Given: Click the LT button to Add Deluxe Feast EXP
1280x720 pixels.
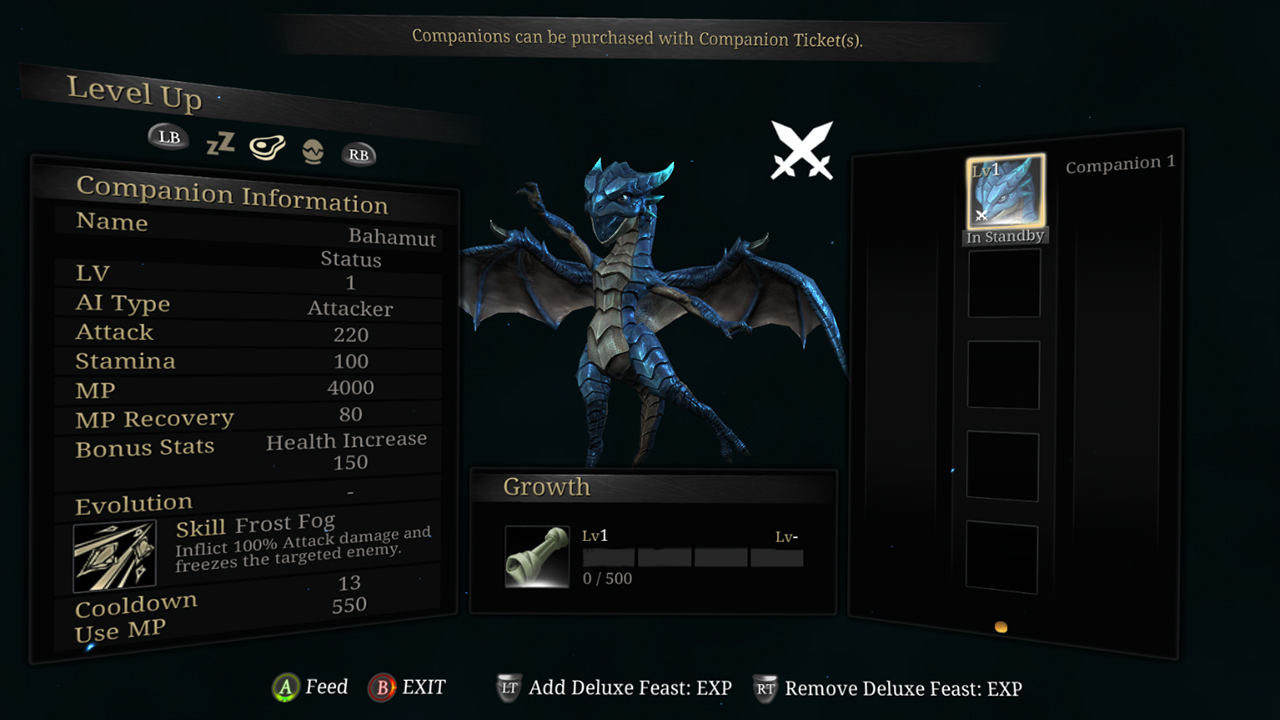Looking at the screenshot, I should pos(511,687).
